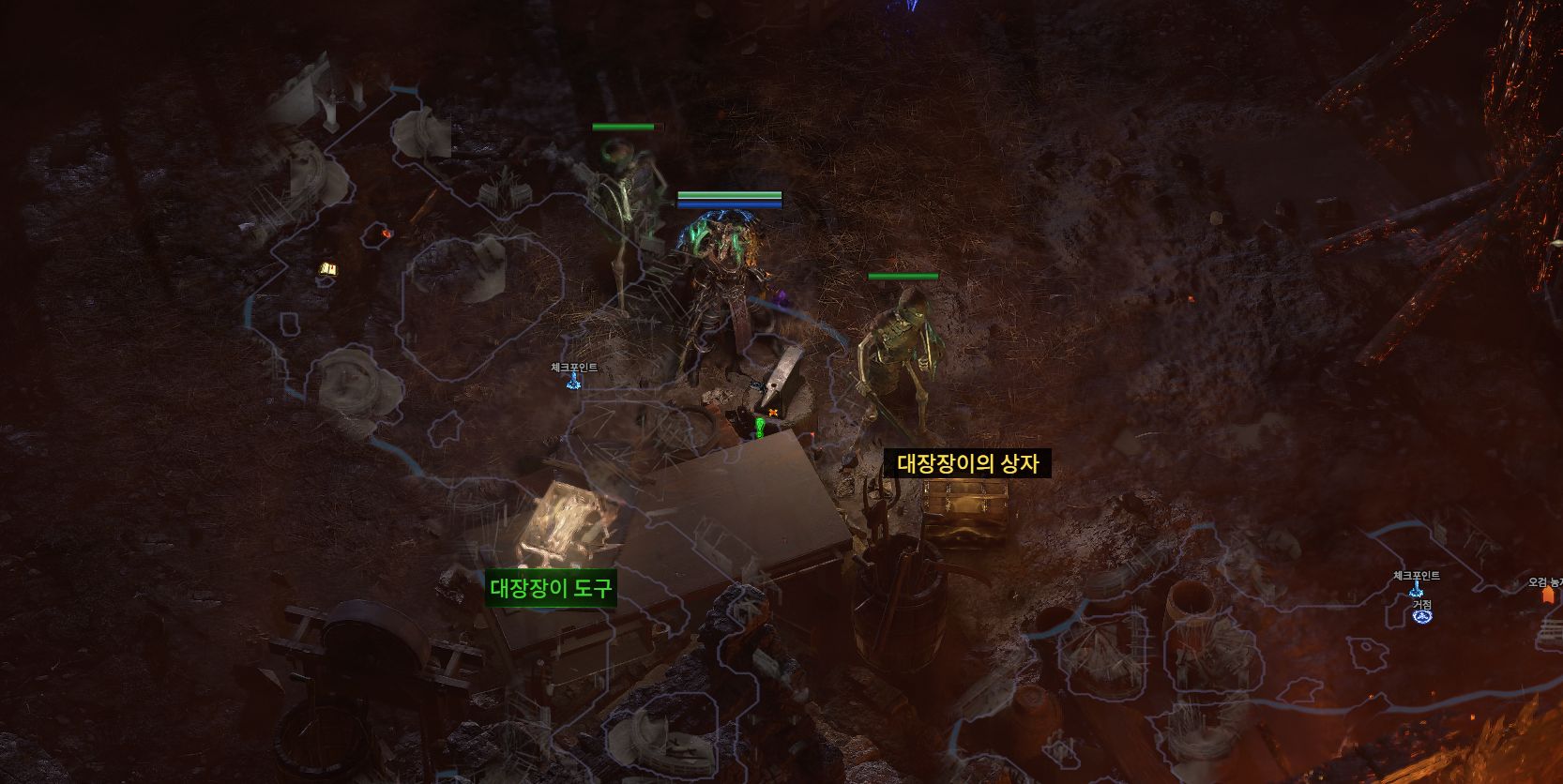Open the 대장장이의 상자 chest label
This screenshot has height=784, width=1563.
pos(967,463)
